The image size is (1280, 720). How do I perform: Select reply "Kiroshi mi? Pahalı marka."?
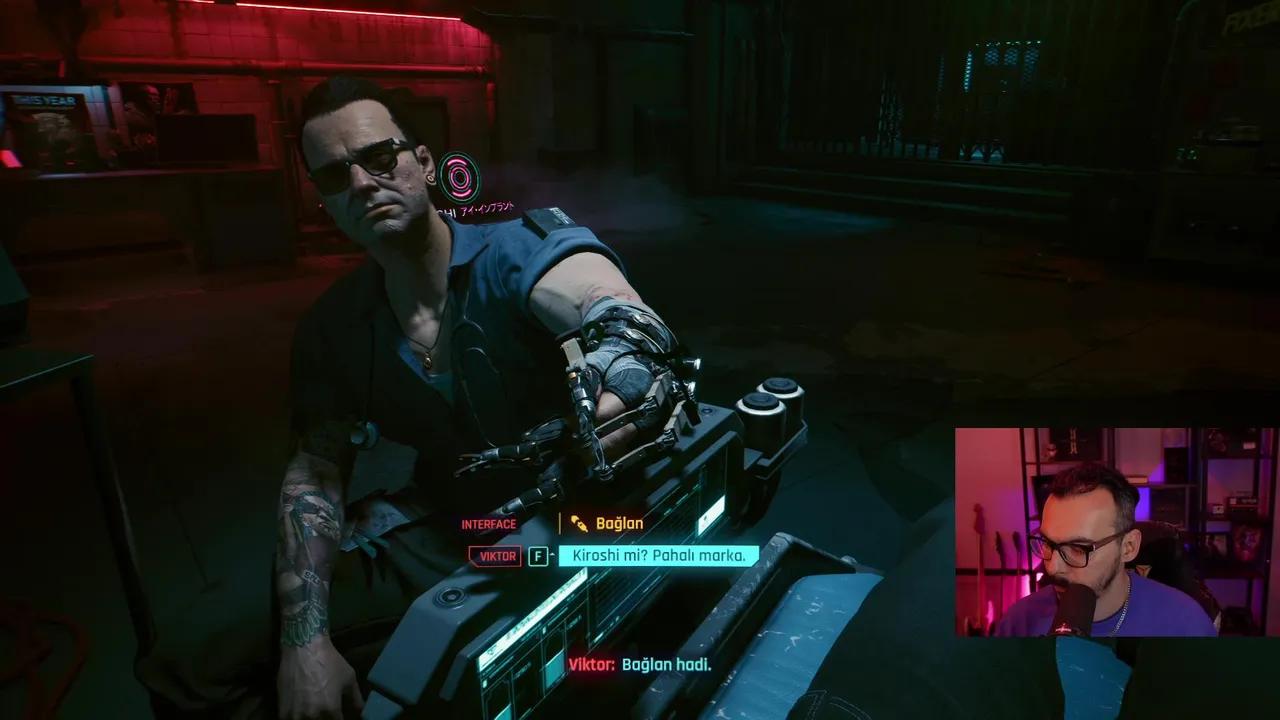tap(658, 556)
